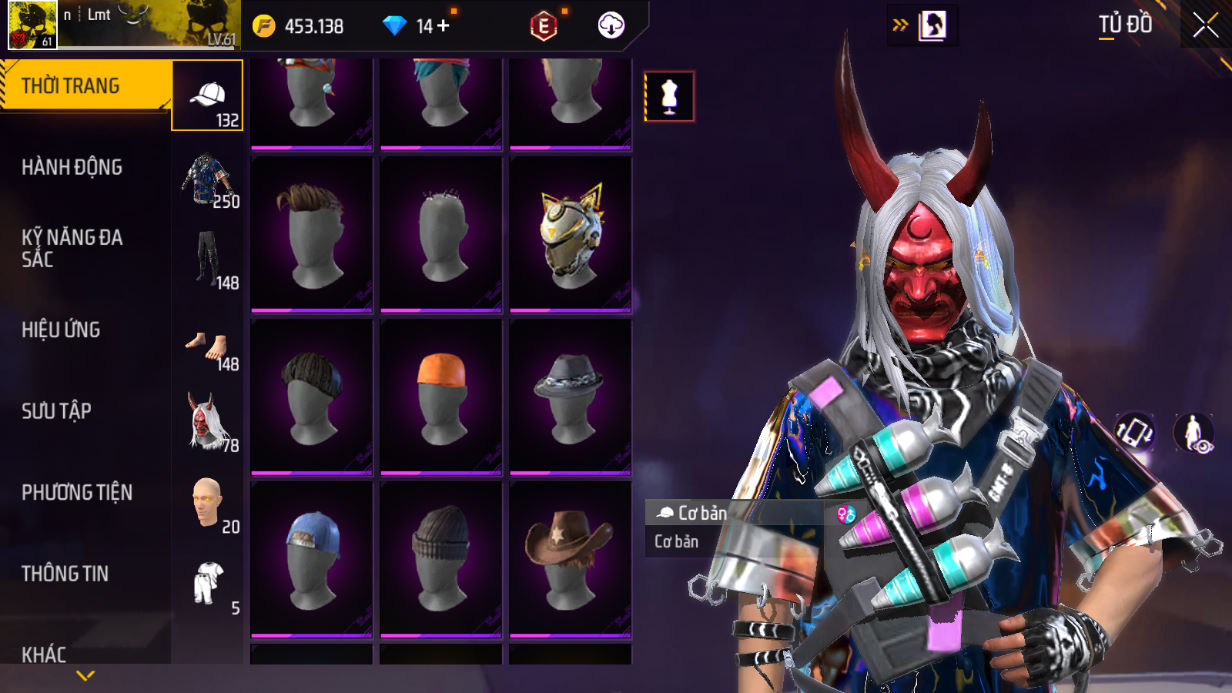
Task: Switch to the Phương Tiện section
Action: (x=77, y=492)
